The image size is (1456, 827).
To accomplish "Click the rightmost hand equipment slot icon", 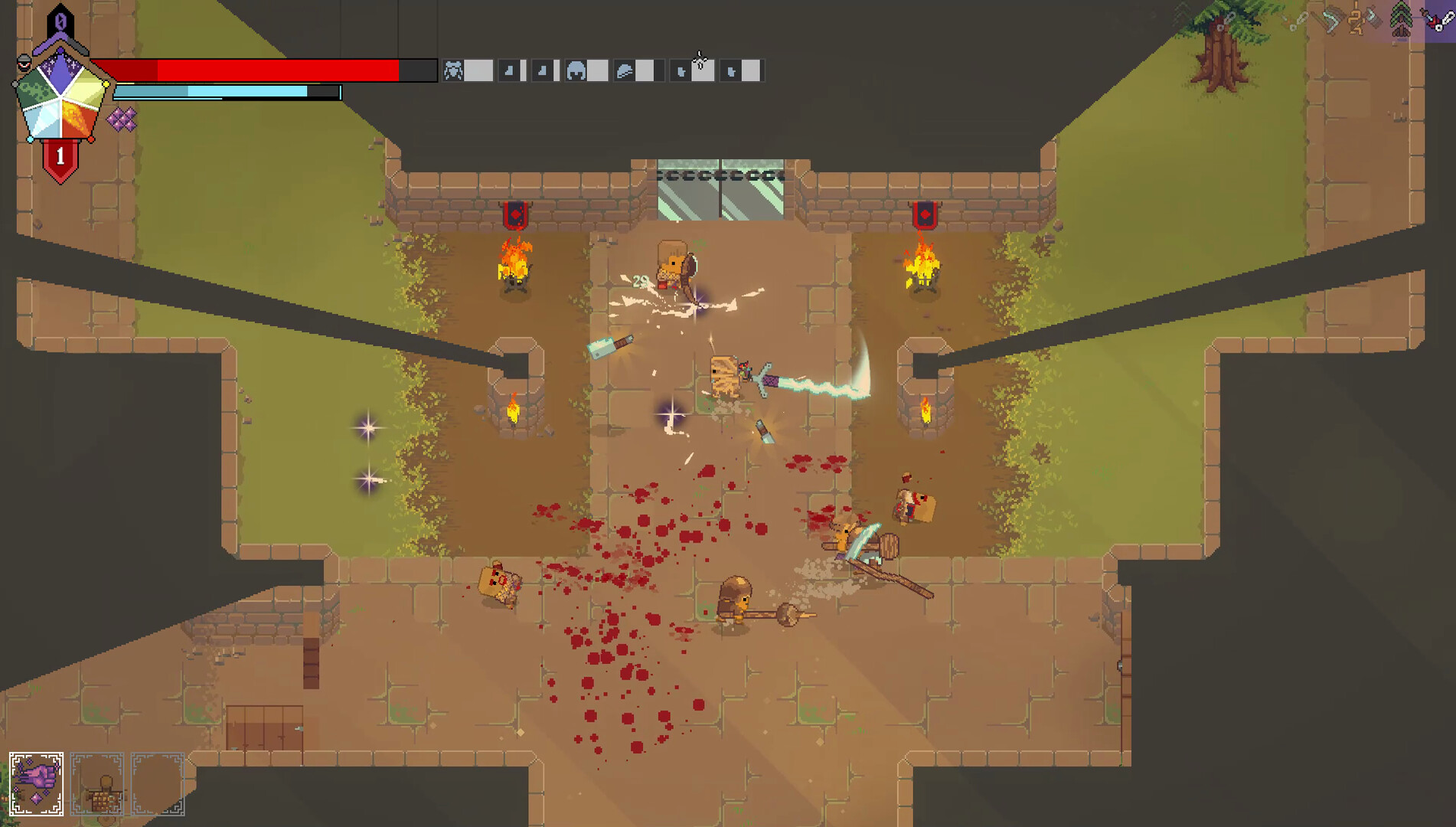I will click(730, 71).
